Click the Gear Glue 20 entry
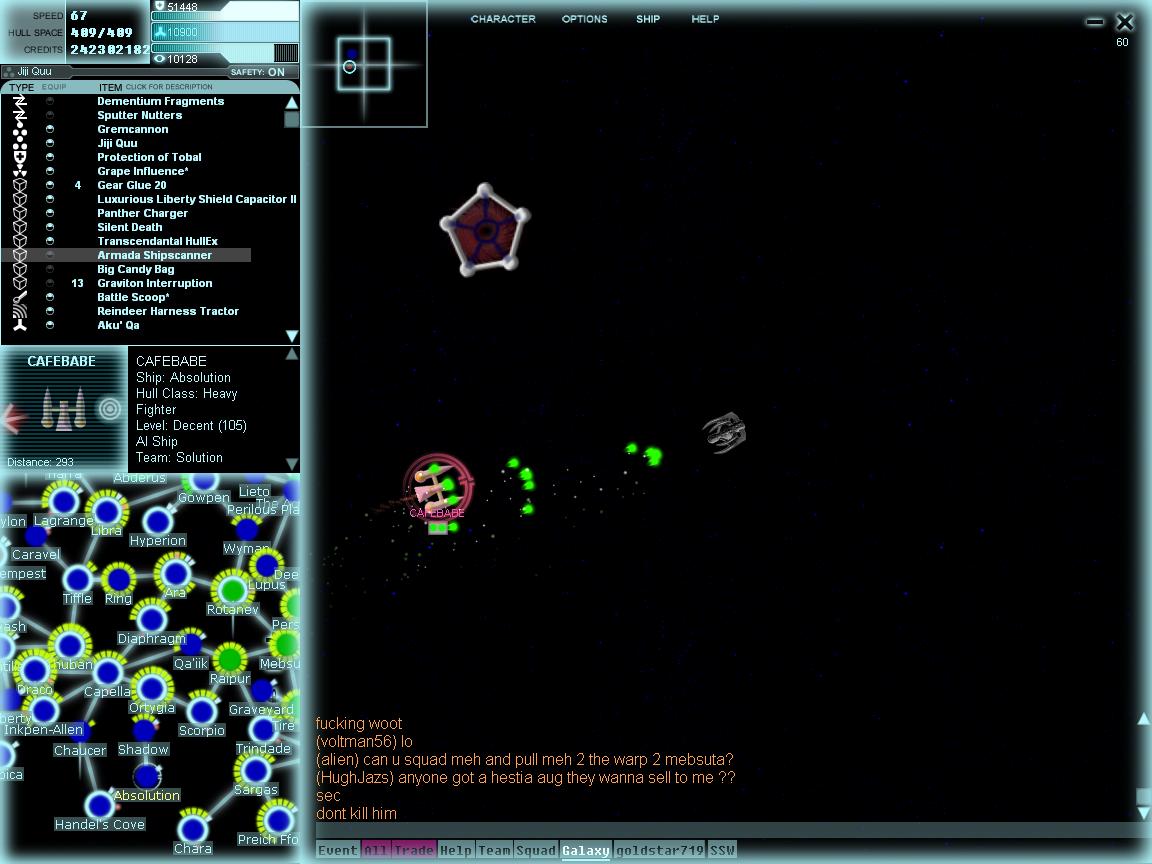Viewport: 1152px width, 864px height. (x=131, y=185)
